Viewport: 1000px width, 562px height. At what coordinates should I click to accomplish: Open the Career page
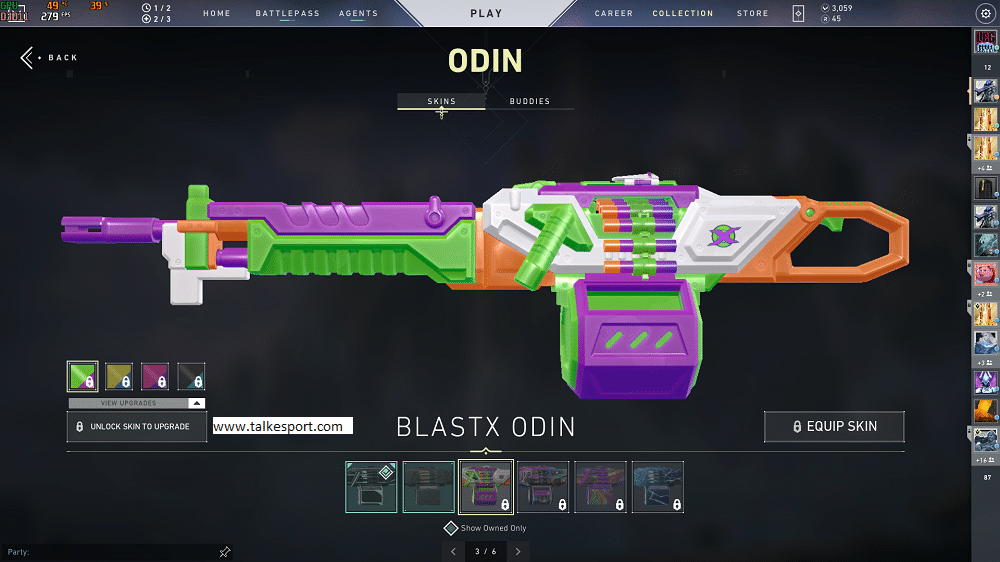click(x=613, y=14)
